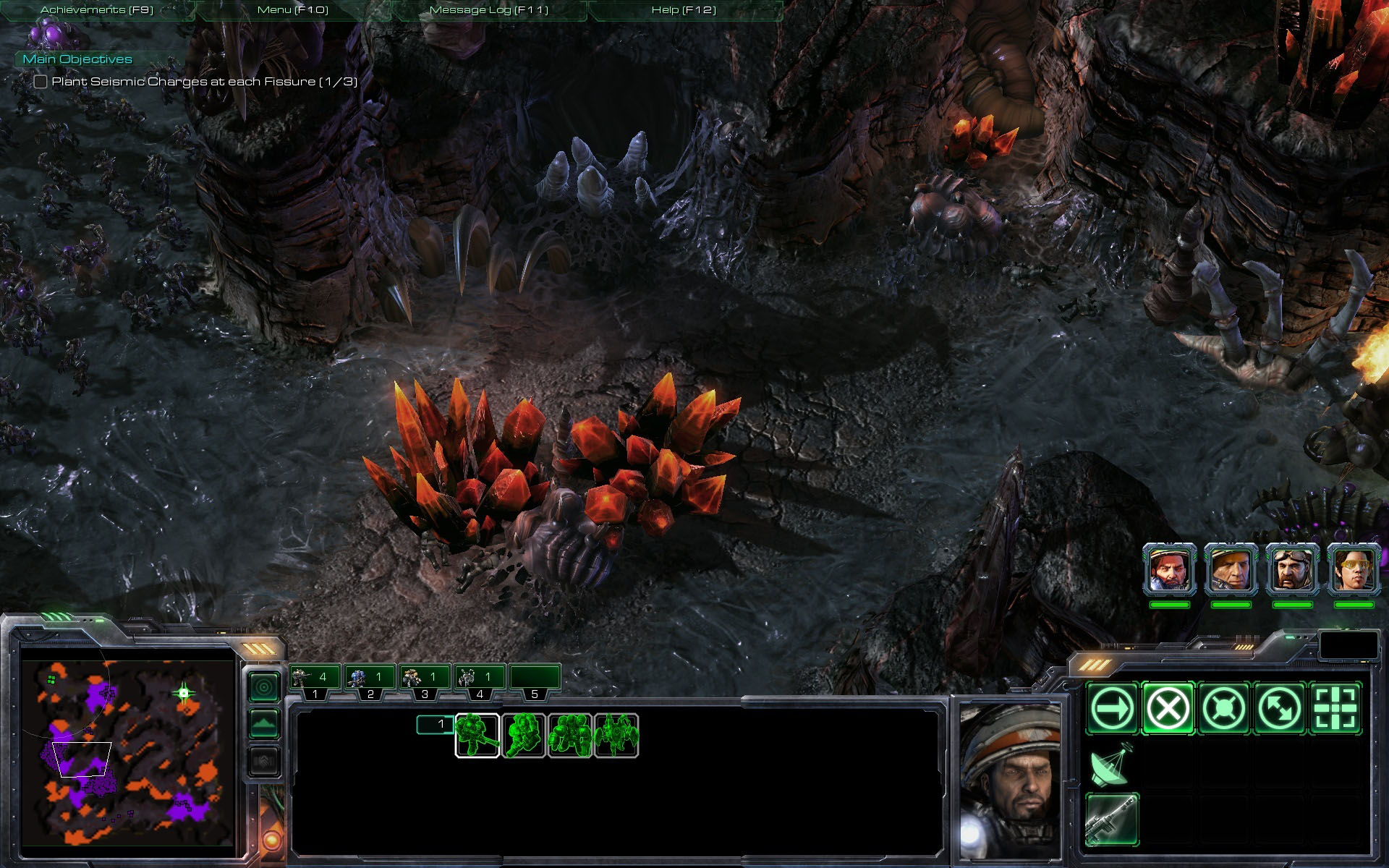Open the Achievements panel
This screenshot has width=1389, height=868.
click(97, 10)
